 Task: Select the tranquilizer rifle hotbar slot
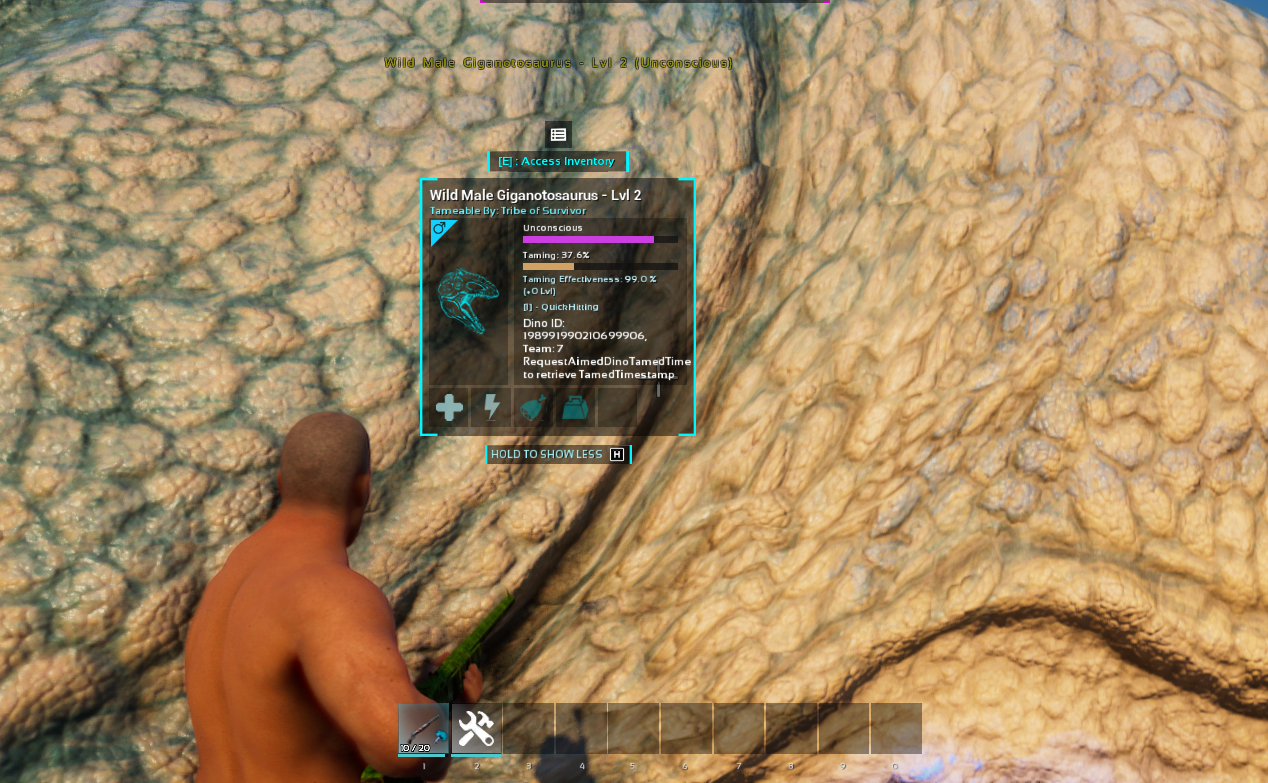(x=423, y=728)
